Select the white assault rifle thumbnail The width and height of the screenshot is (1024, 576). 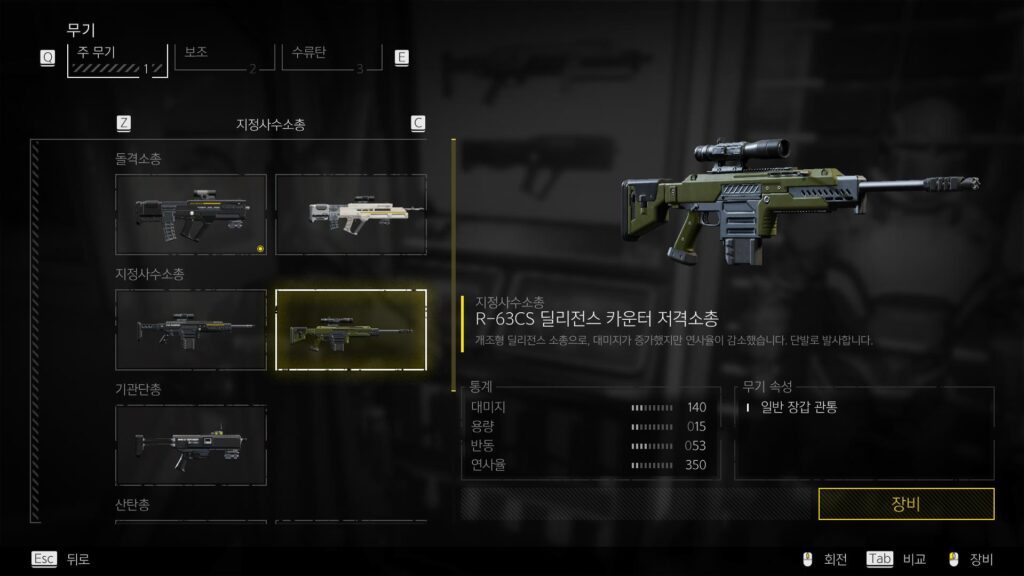[x=351, y=214]
